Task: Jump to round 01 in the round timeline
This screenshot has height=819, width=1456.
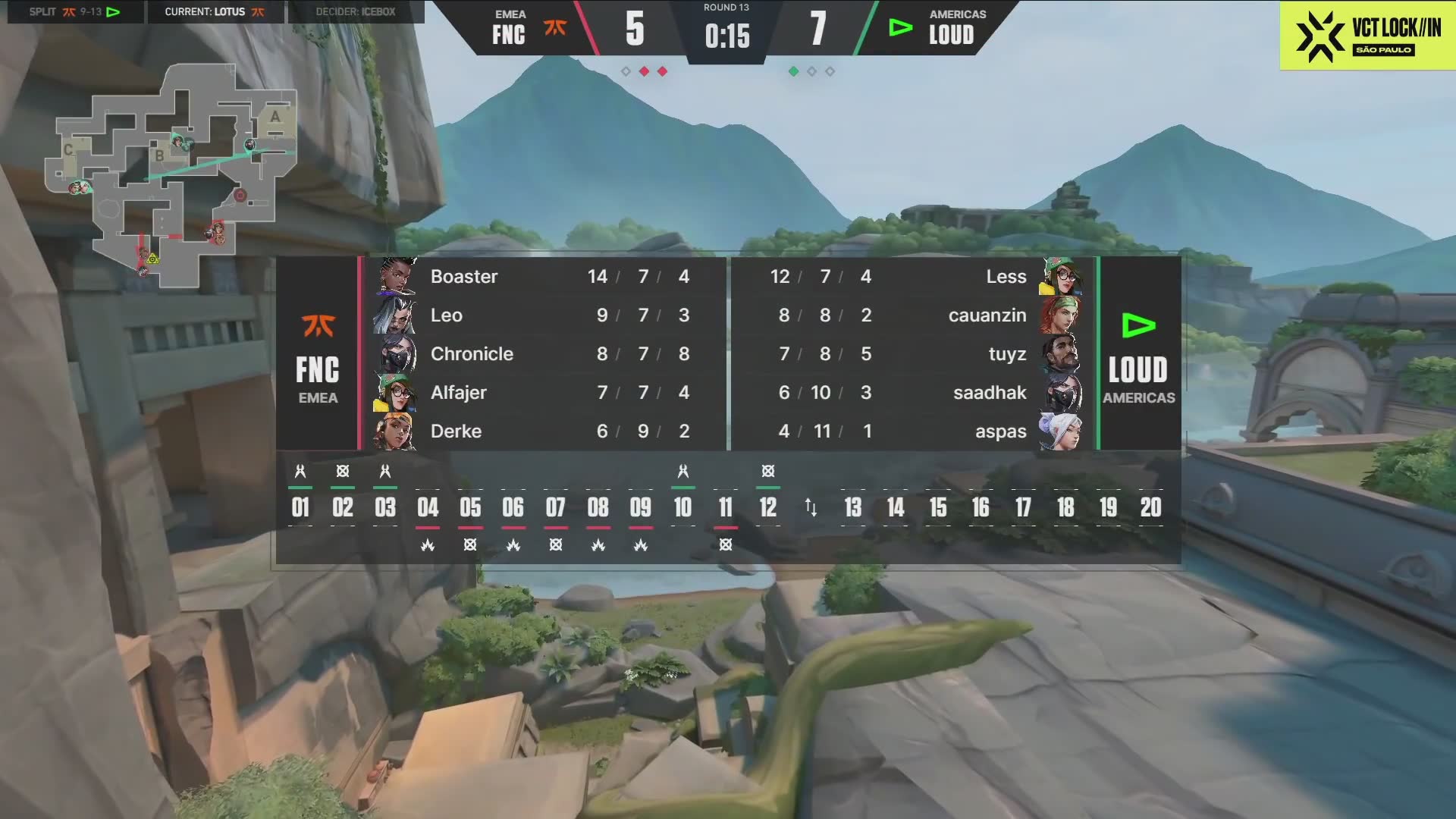Action: [300, 507]
